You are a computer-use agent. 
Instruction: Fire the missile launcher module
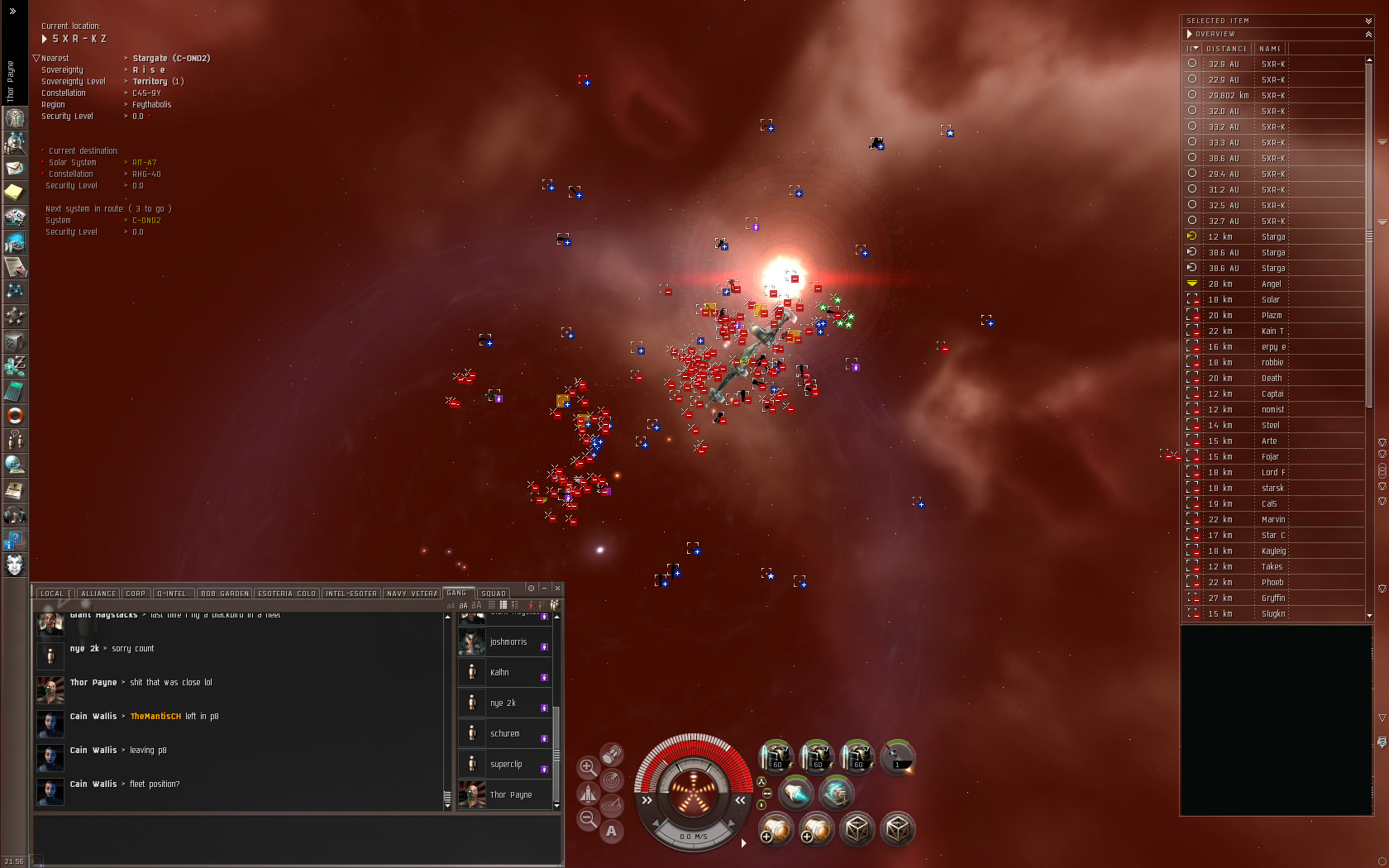[x=897, y=756]
